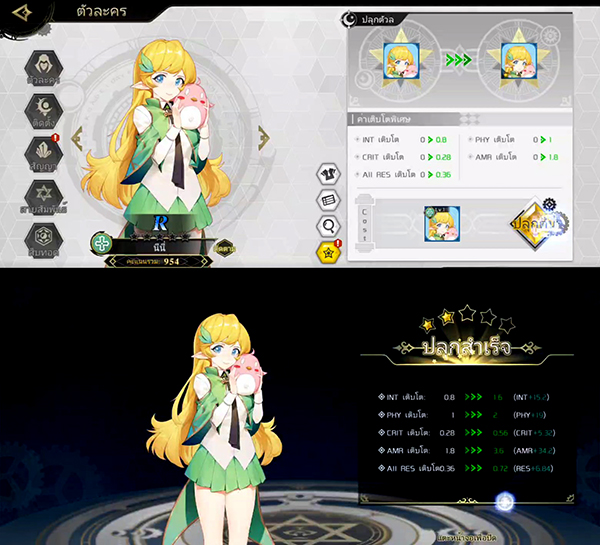Click the green plus button beside the name
Viewport: 600px width, 545px height.
tap(101, 242)
